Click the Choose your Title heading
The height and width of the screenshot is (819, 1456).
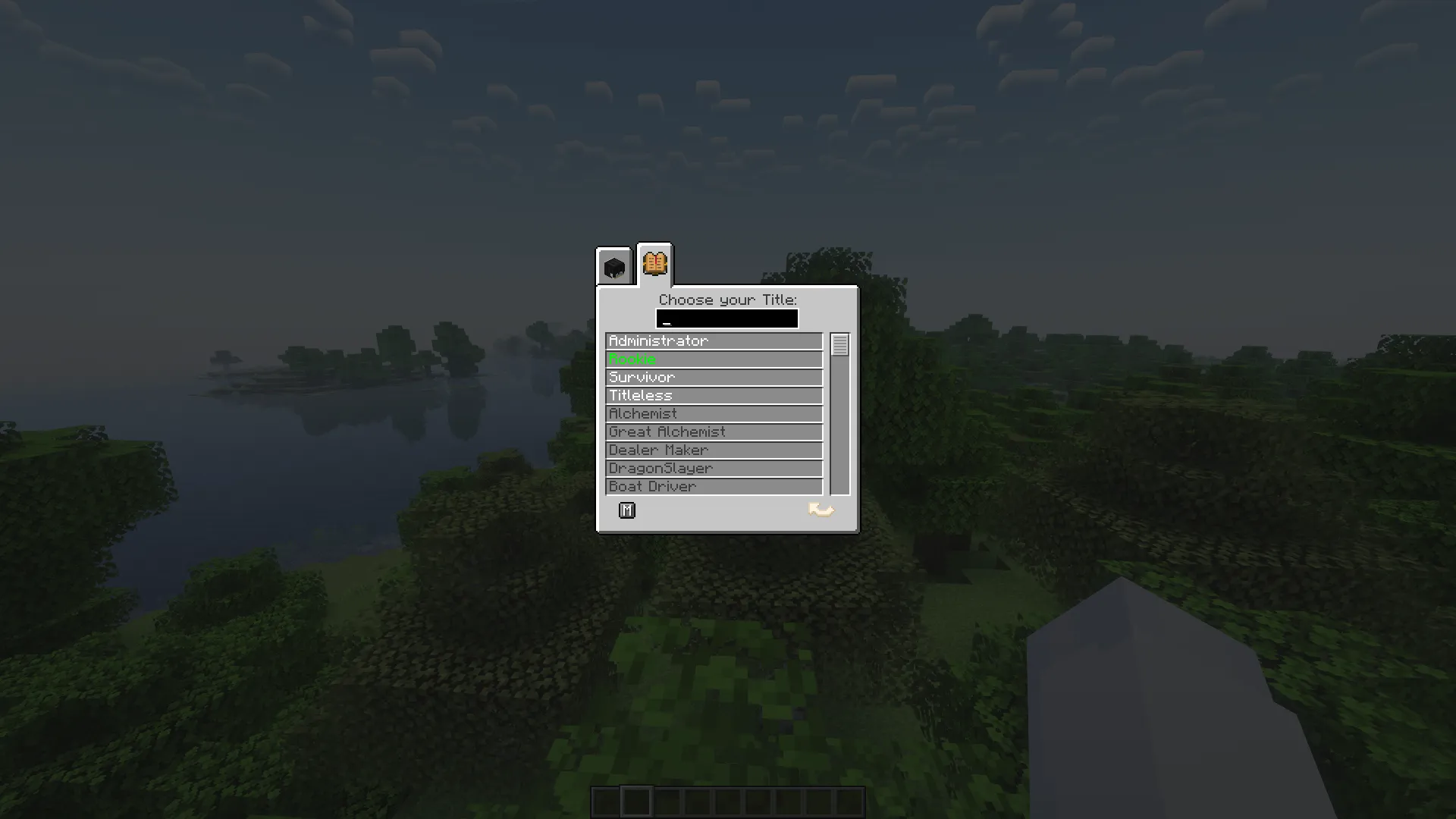[727, 300]
